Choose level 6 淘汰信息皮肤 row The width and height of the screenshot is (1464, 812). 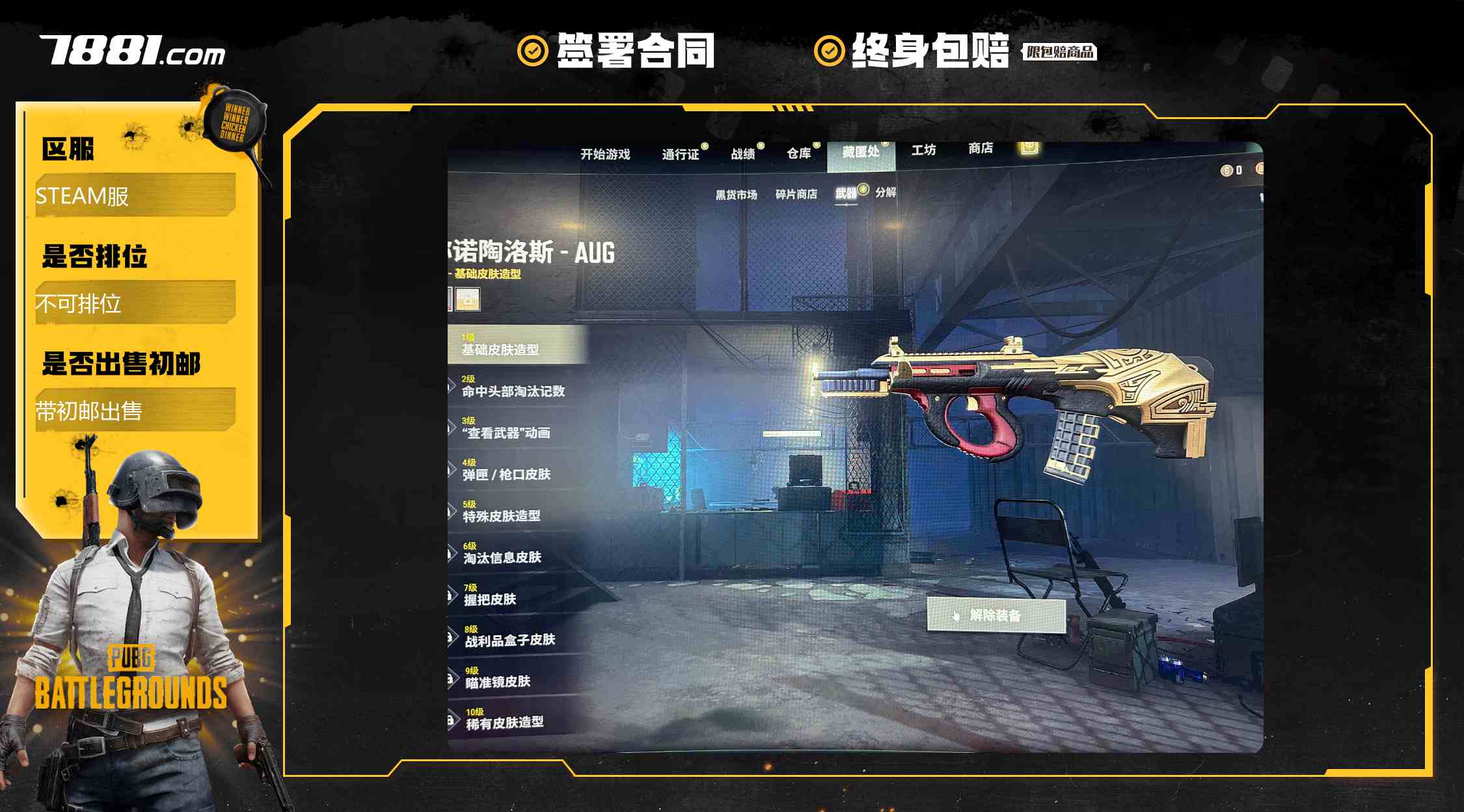[502, 554]
